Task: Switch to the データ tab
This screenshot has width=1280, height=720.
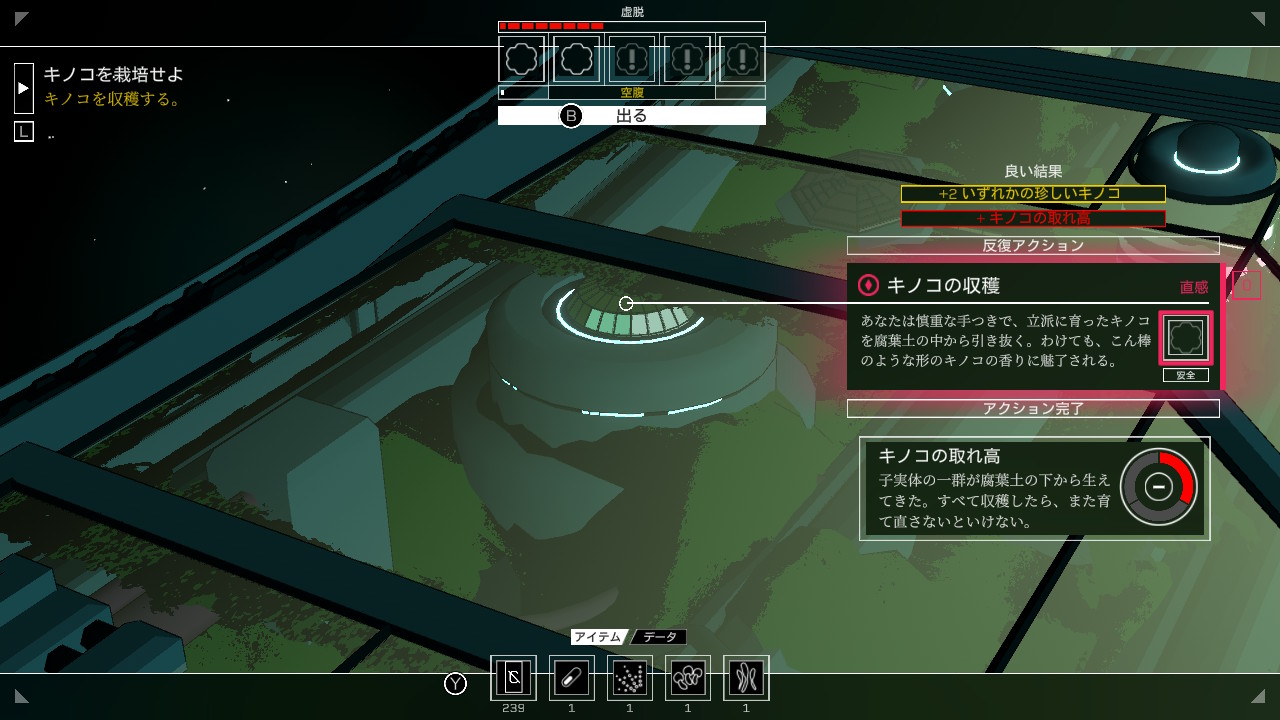Action: point(659,637)
